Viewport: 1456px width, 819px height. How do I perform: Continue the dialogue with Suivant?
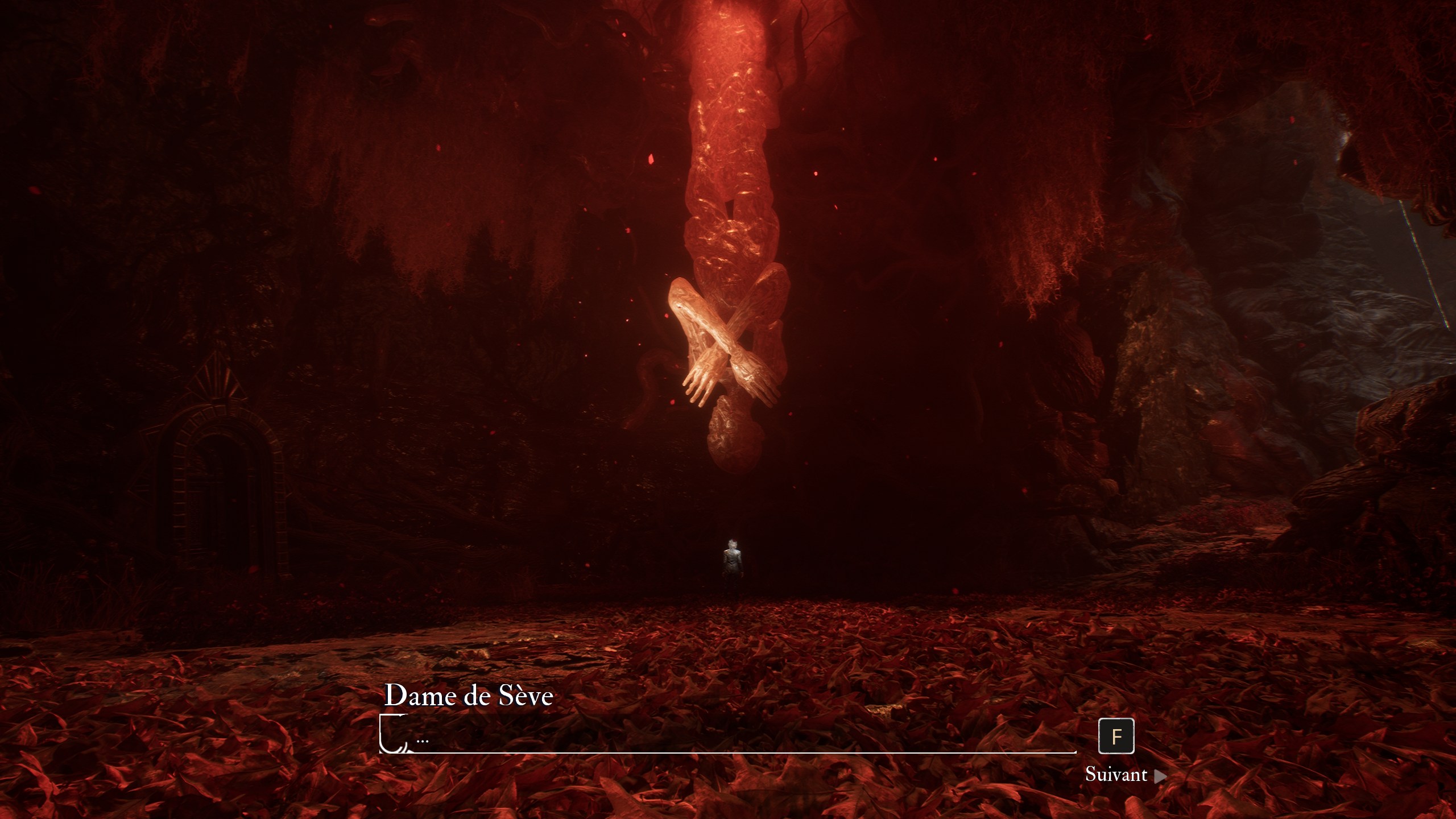1124,775
